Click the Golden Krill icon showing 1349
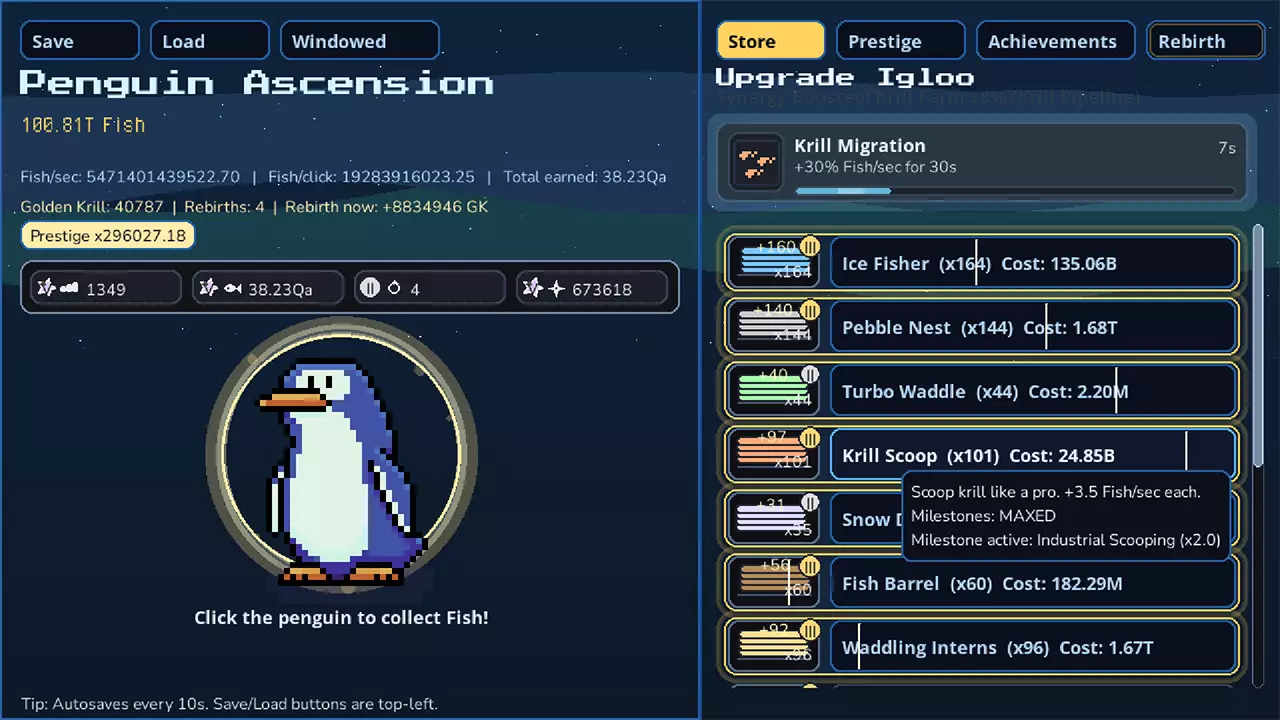 70,288
